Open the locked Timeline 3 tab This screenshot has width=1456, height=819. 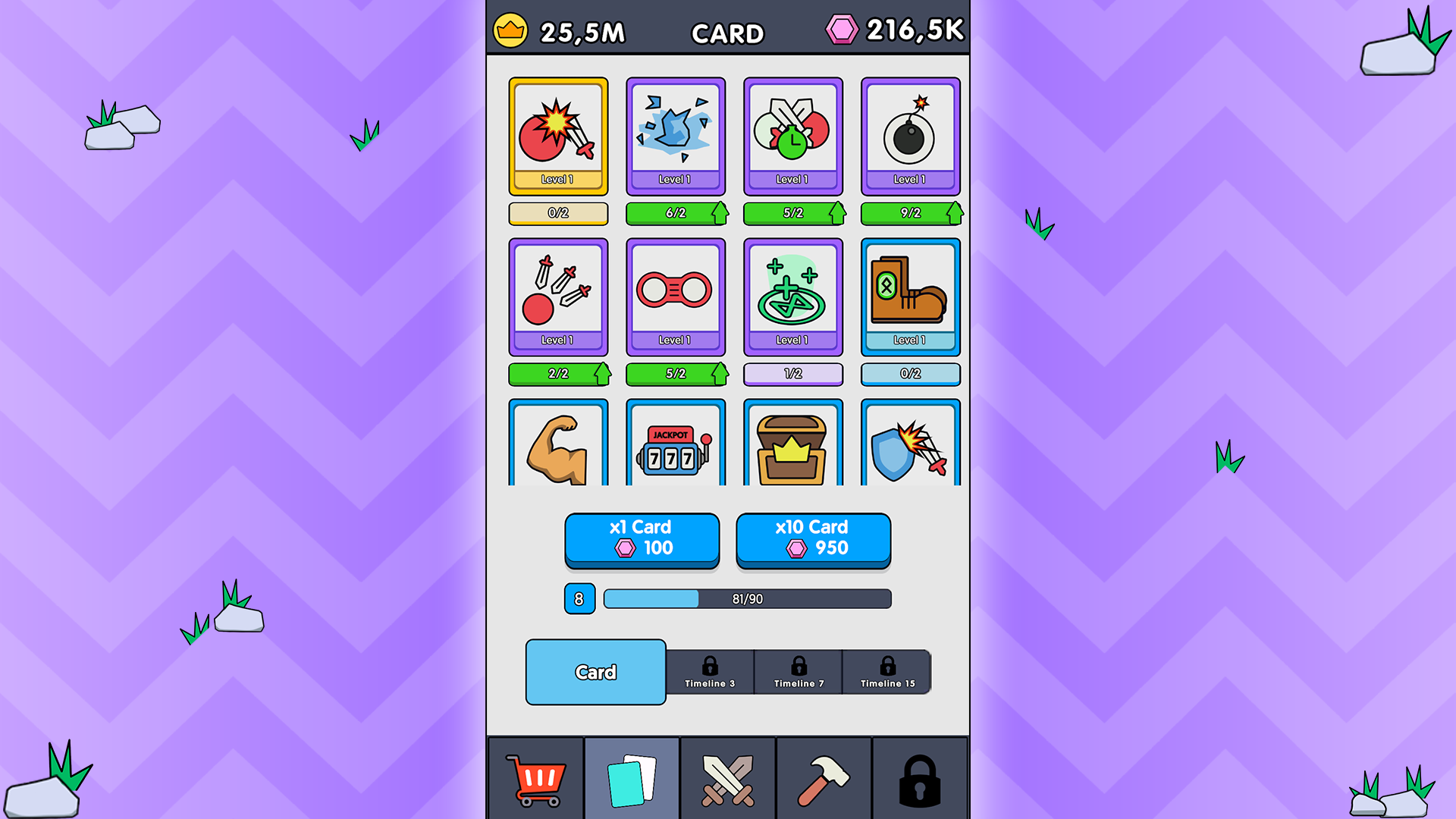pyautogui.click(x=711, y=672)
